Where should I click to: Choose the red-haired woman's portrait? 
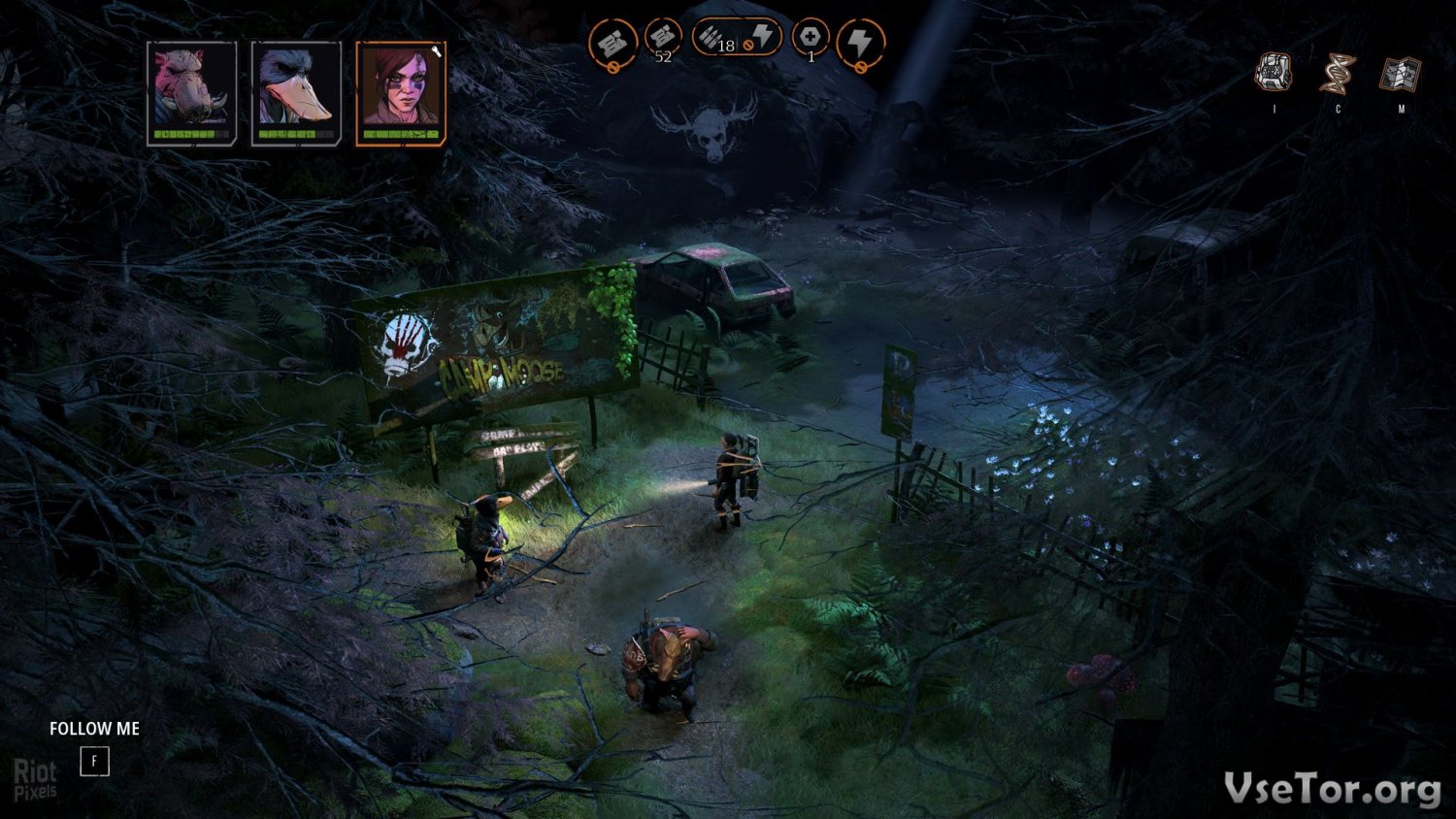pyautogui.click(x=401, y=93)
